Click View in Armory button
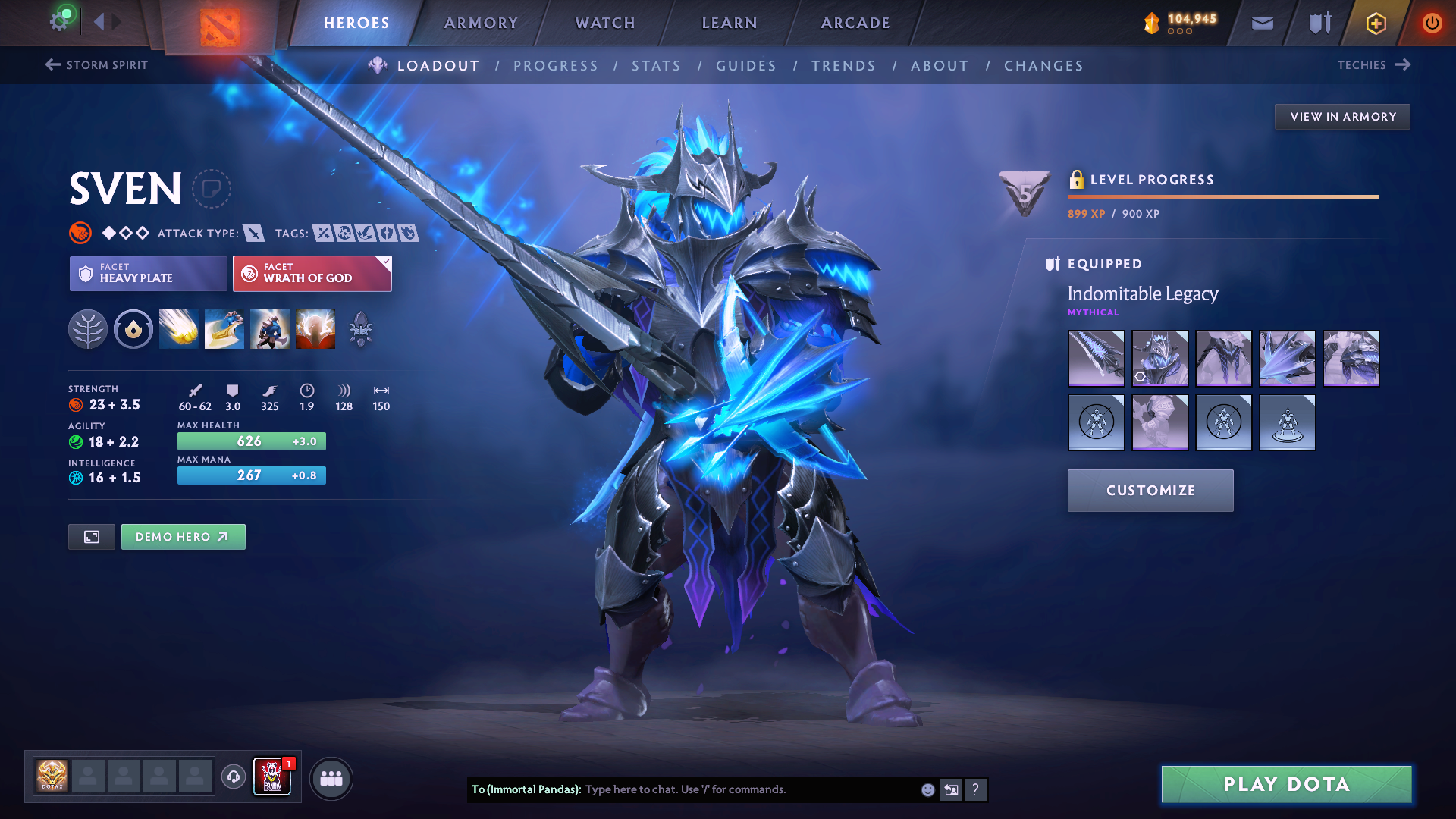 pyautogui.click(x=1342, y=117)
